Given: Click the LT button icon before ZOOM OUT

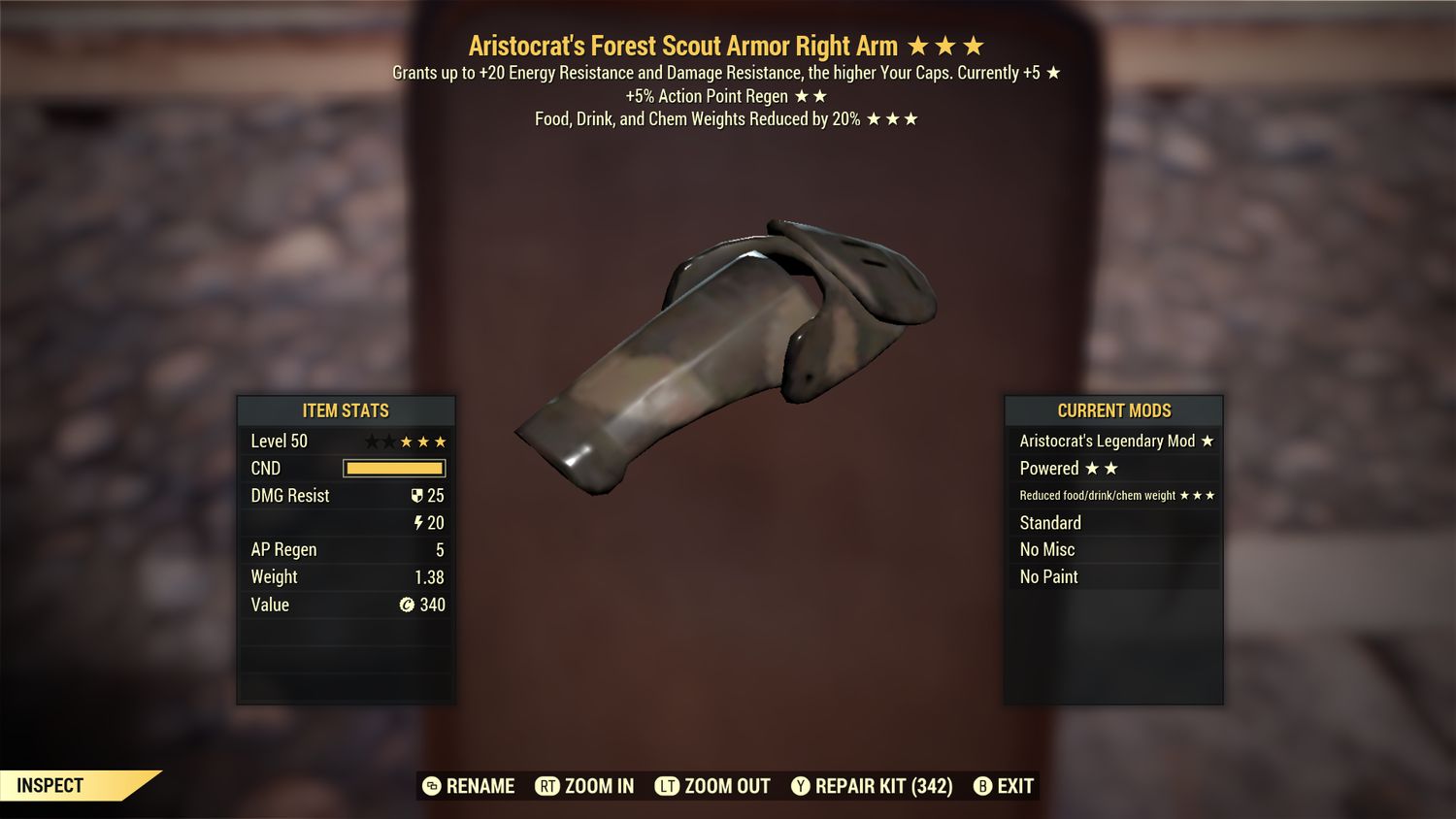Looking at the screenshot, I should coord(668,786).
